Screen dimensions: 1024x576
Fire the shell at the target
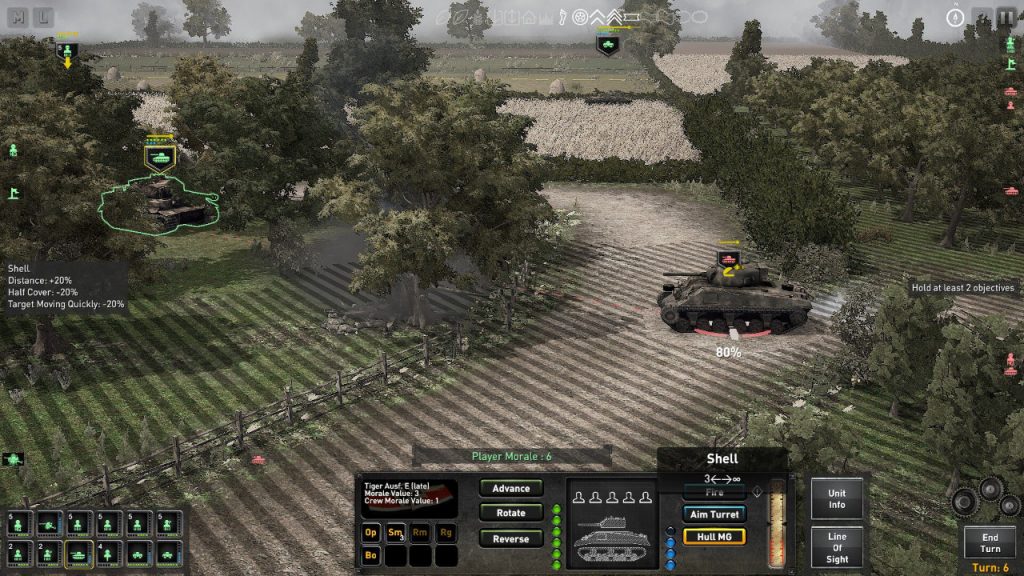[x=714, y=493]
